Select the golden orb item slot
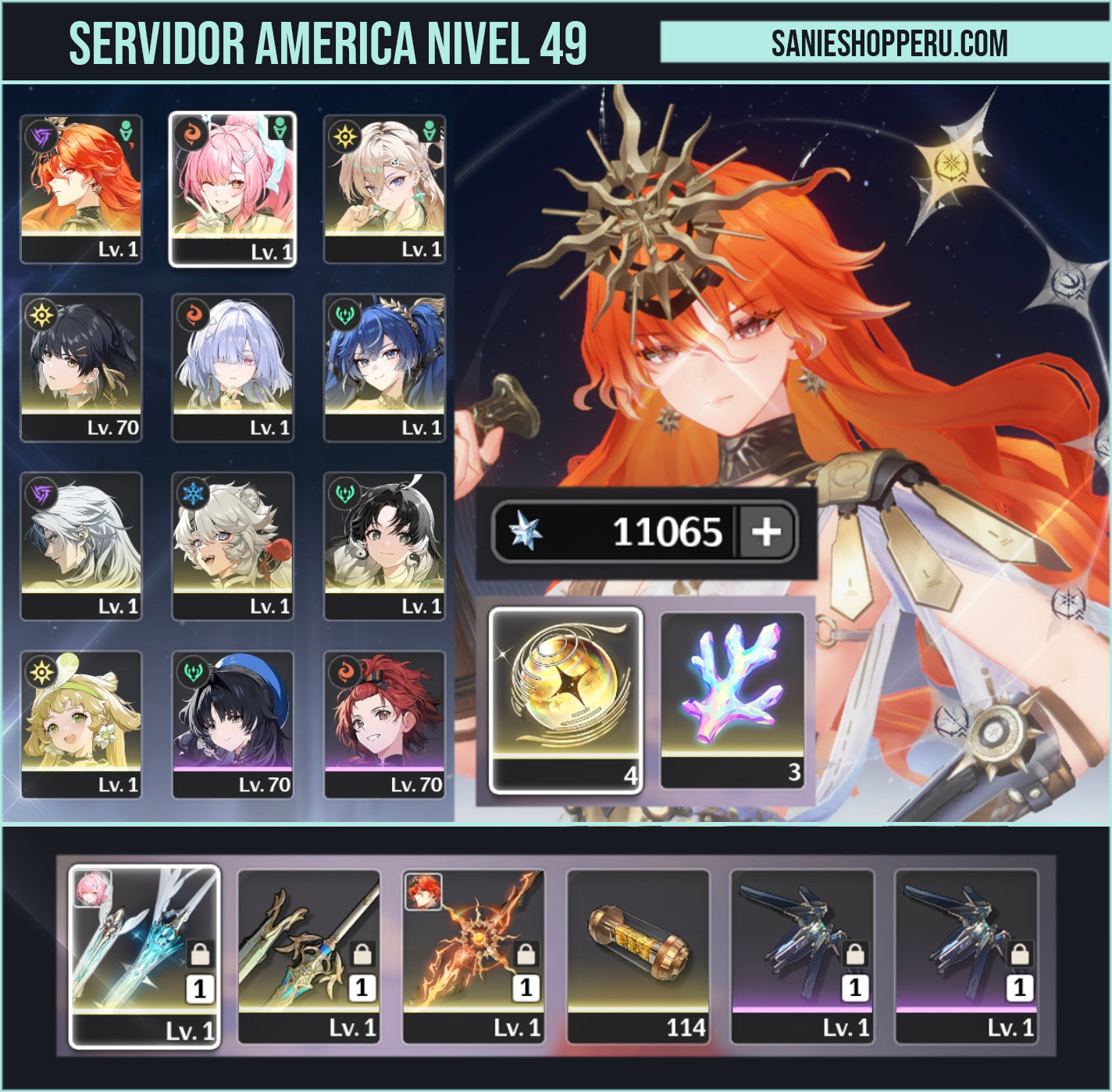1112x1092 pixels. pyautogui.click(x=565, y=700)
